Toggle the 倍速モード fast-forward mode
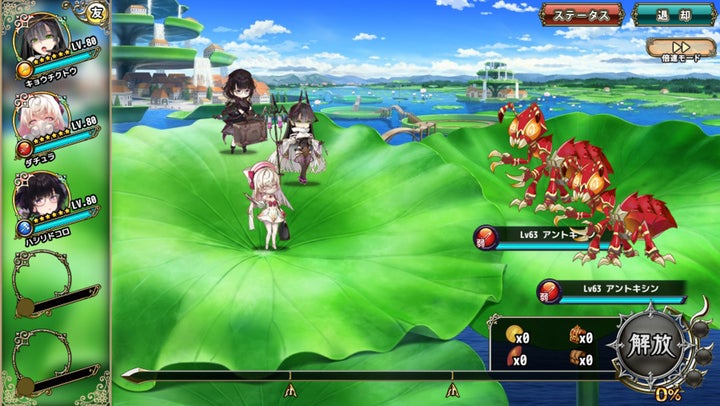Screen dimensions: 720x406 tap(680, 49)
